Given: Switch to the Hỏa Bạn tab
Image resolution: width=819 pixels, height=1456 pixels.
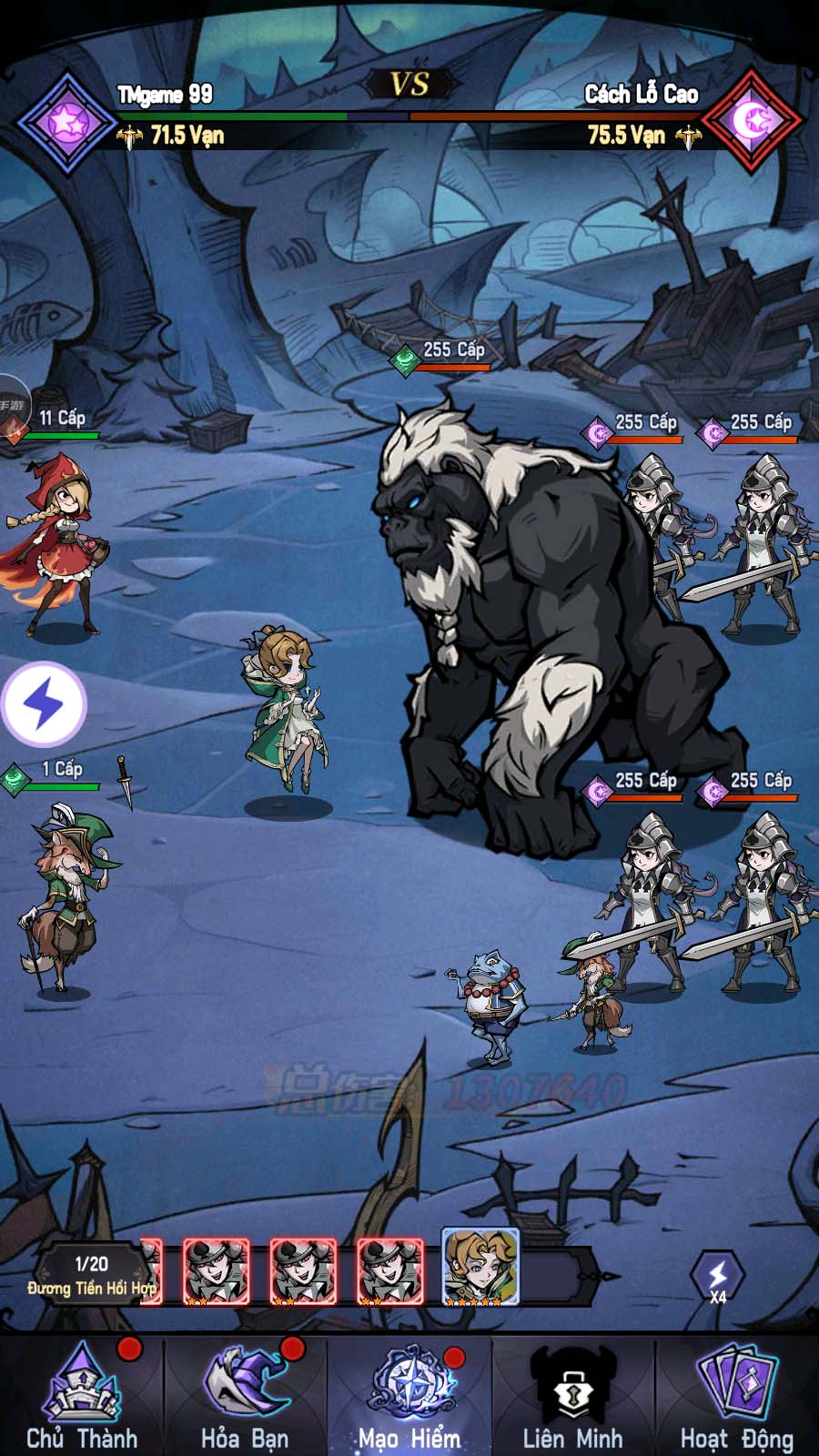Looking at the screenshot, I should pos(245,1397).
